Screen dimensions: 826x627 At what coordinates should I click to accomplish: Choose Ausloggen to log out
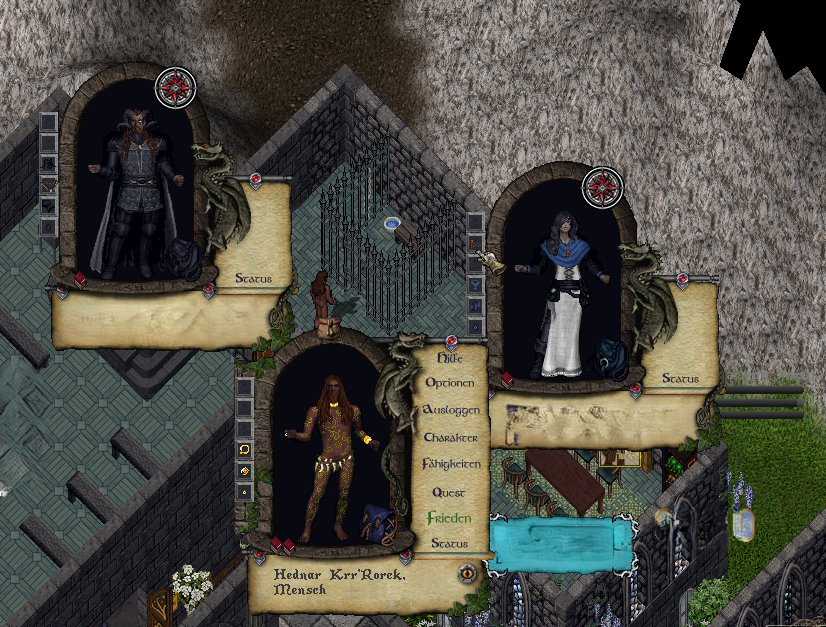click(451, 410)
